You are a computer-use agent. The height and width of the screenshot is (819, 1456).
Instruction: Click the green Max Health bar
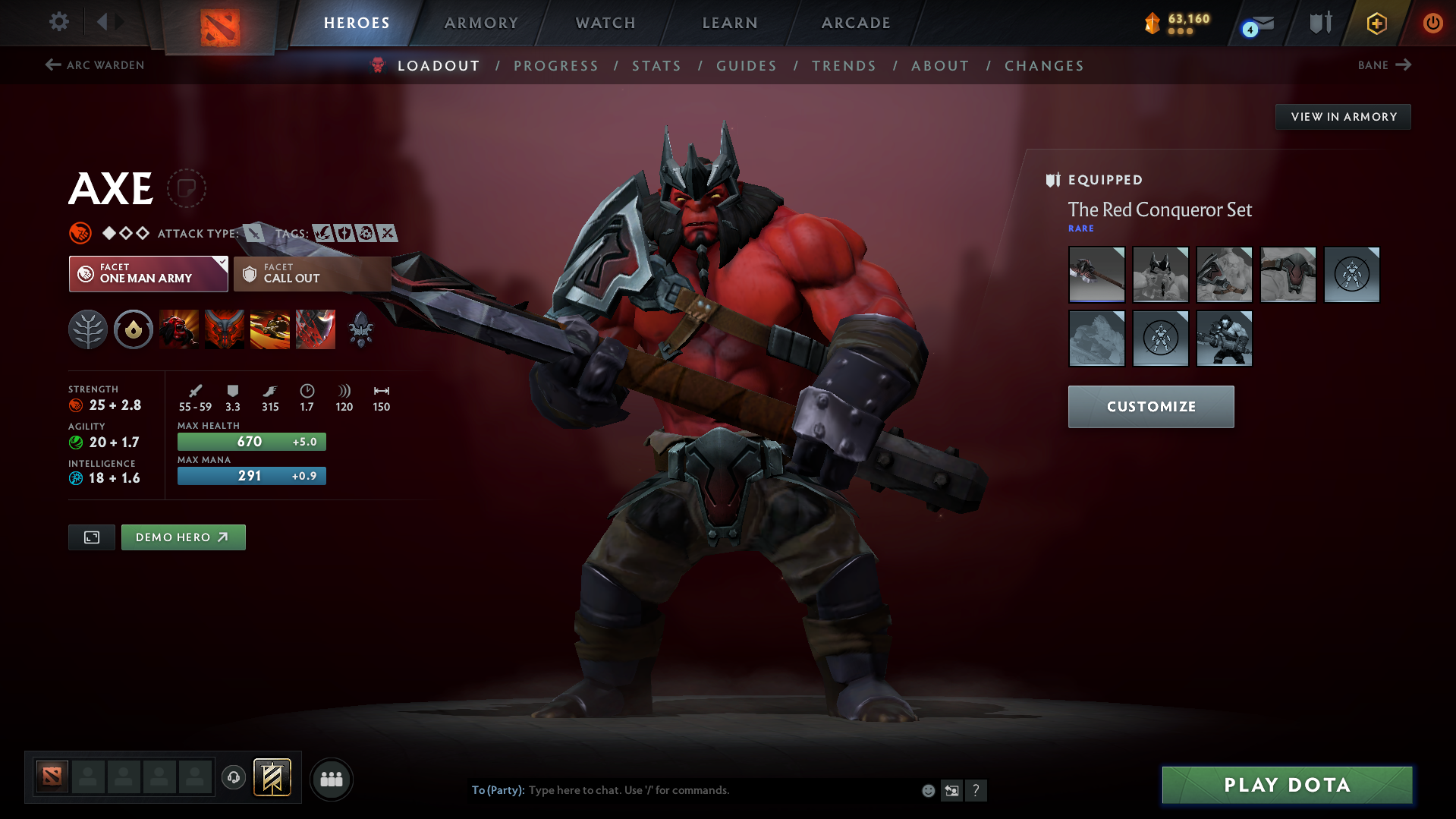tap(251, 441)
